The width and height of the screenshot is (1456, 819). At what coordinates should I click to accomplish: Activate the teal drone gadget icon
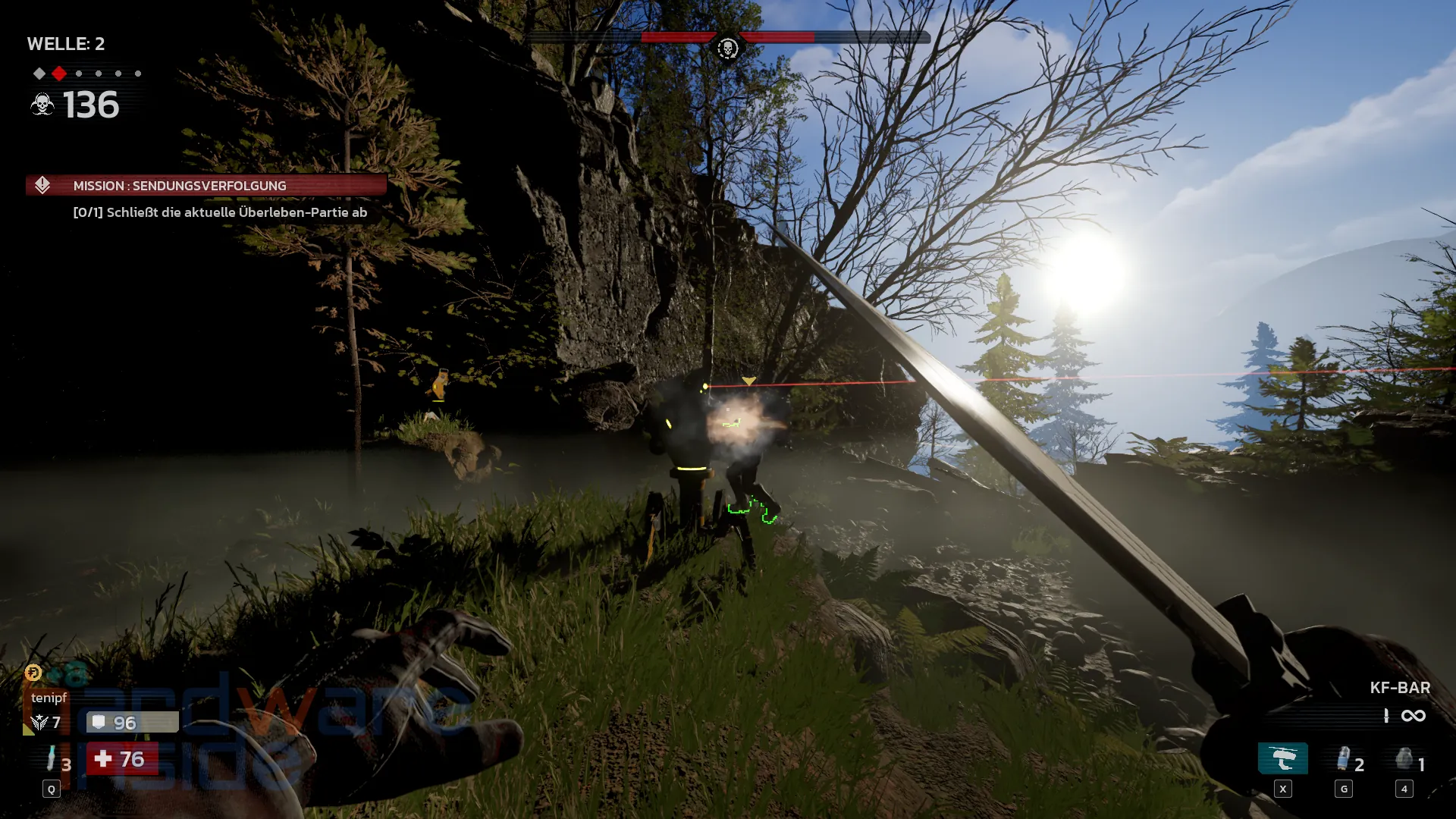click(x=1282, y=759)
